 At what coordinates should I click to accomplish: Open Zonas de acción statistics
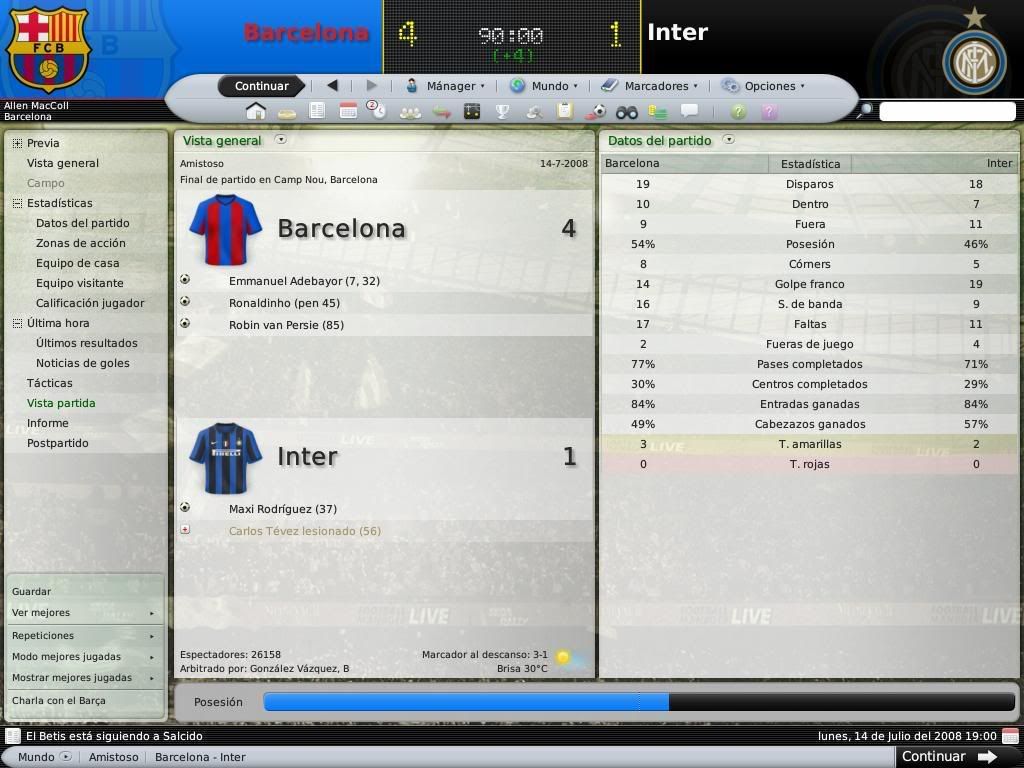[80, 243]
